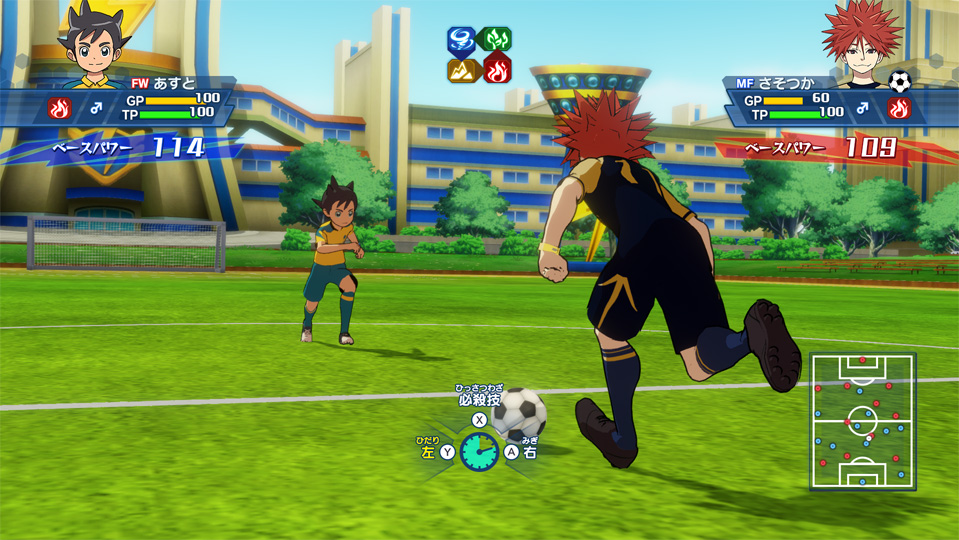
Task: Click さそつか's fire element badge
Action: tap(900, 107)
